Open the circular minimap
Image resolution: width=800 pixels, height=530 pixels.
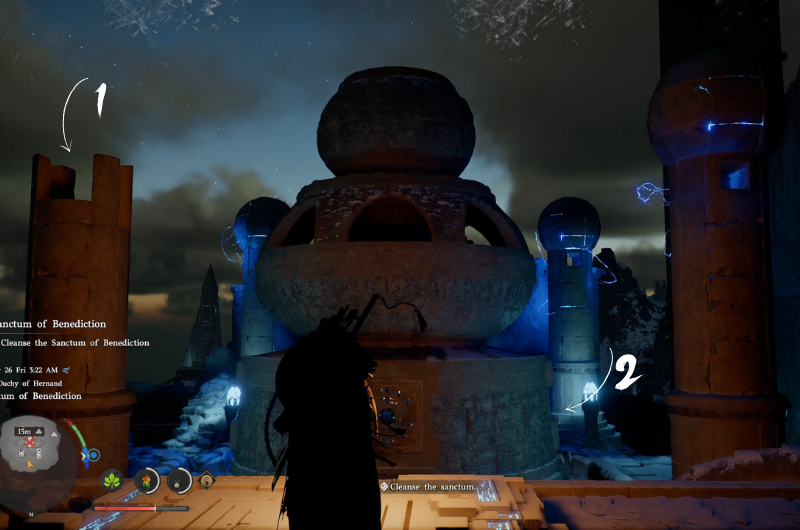point(38,457)
